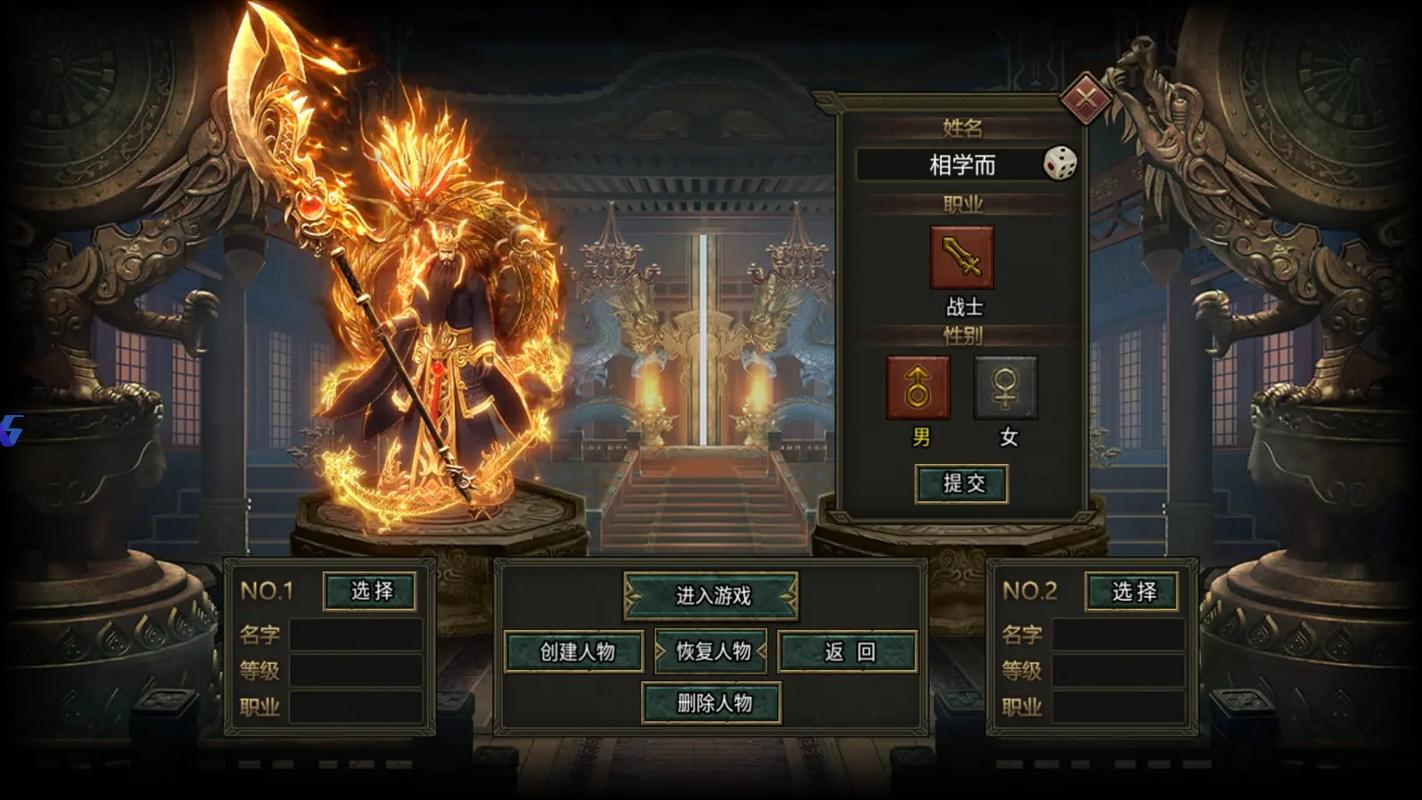
Task: Toggle the warrior class selection under 职业
Action: 962,255
